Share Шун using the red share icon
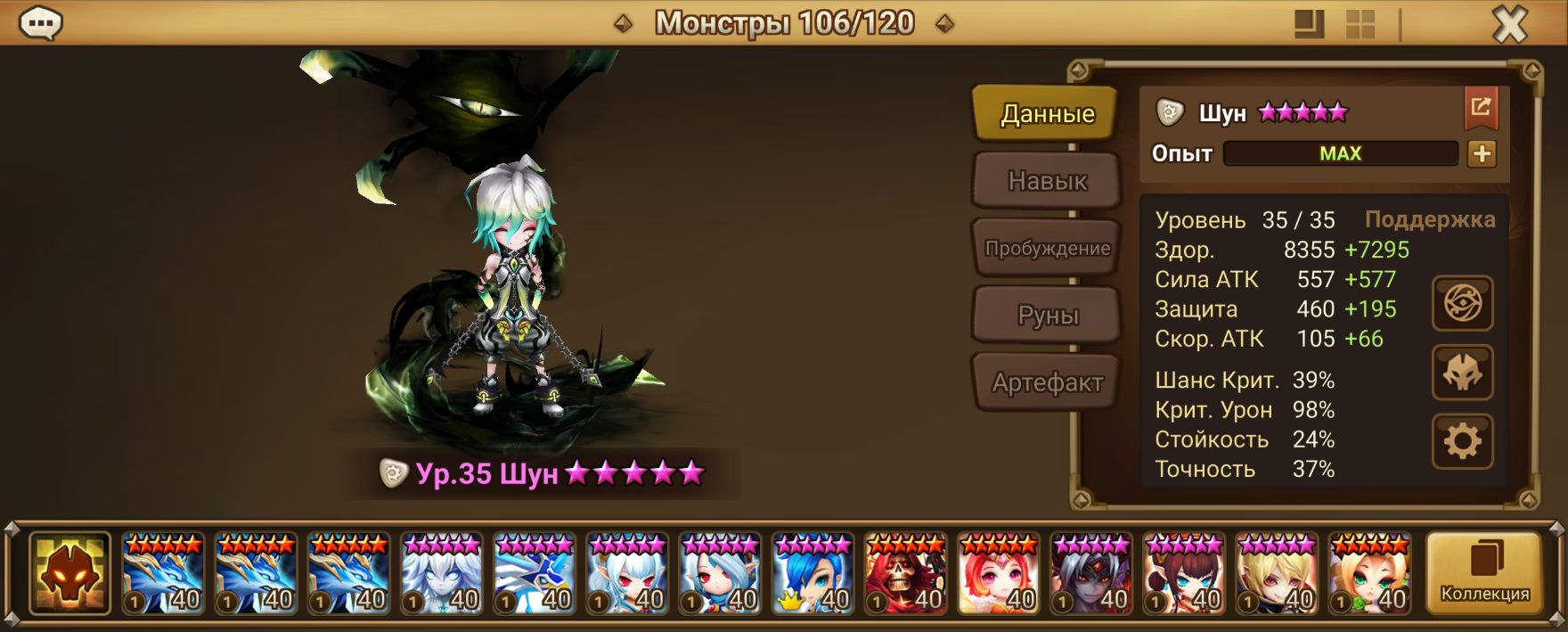Image resolution: width=1568 pixels, height=632 pixels. click(x=1481, y=108)
